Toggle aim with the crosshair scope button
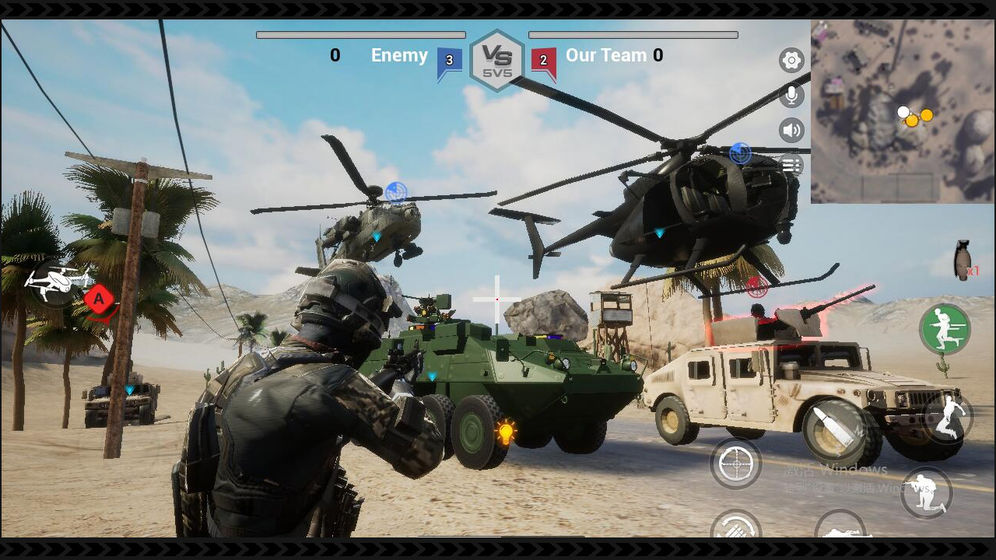 [736, 462]
